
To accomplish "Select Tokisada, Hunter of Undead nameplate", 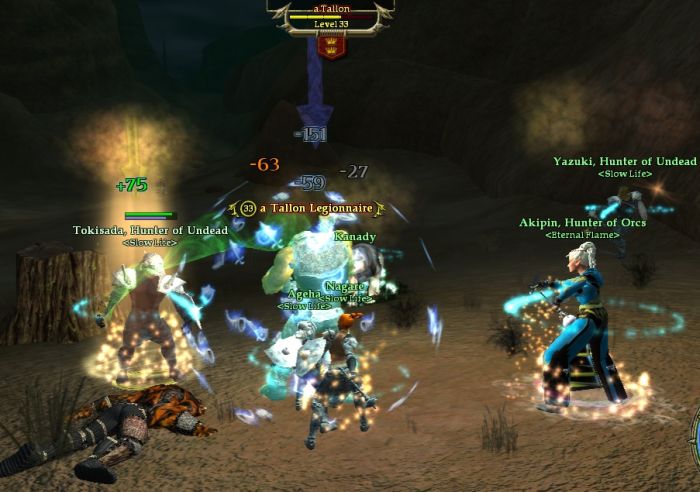I will [x=150, y=230].
